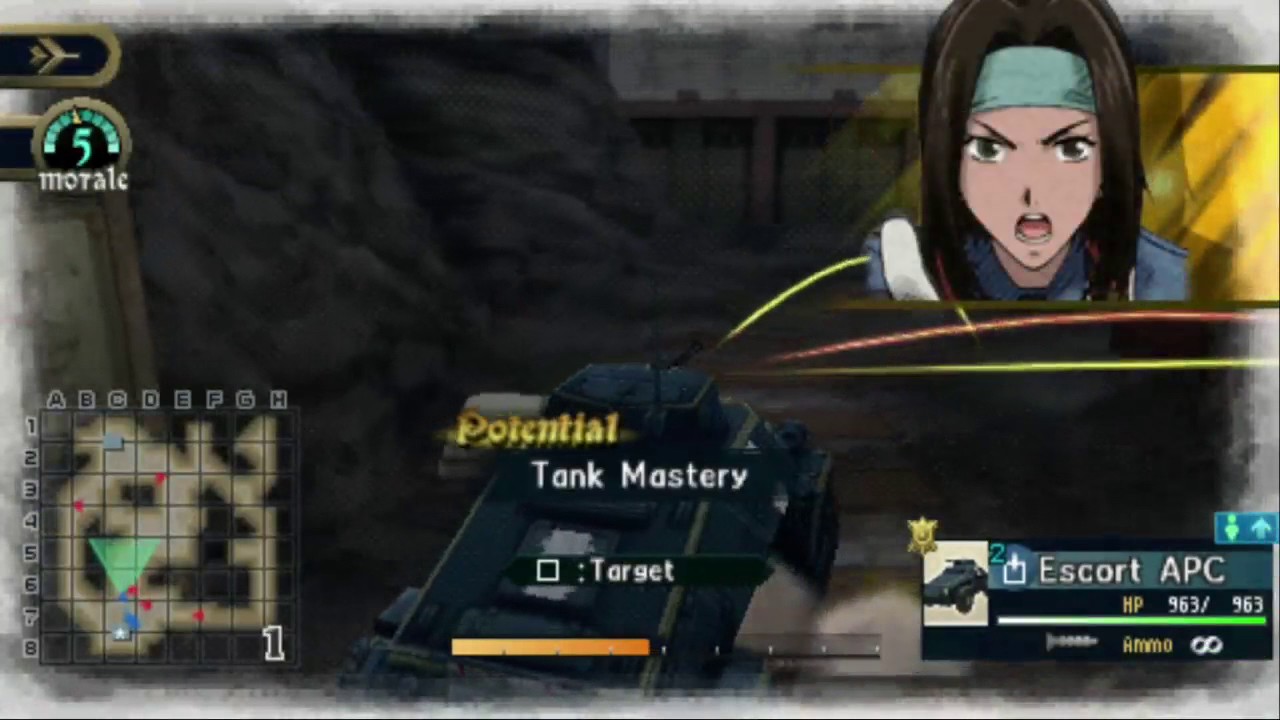Click the Escort APC name label
1280x720 pixels.
click(1132, 570)
